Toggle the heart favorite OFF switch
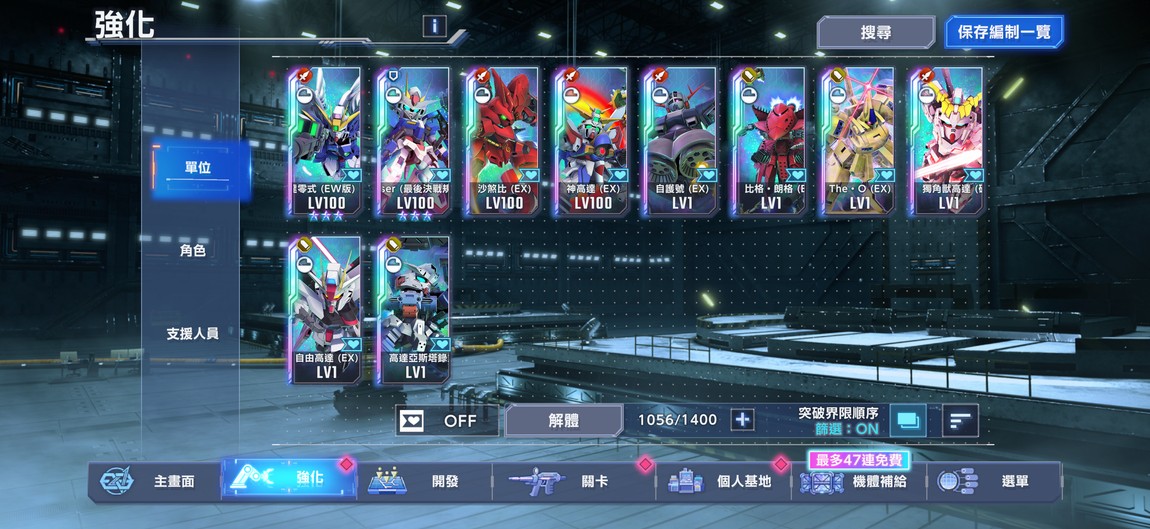Screen dimensions: 1150x529 pyautogui.click(x=447, y=421)
